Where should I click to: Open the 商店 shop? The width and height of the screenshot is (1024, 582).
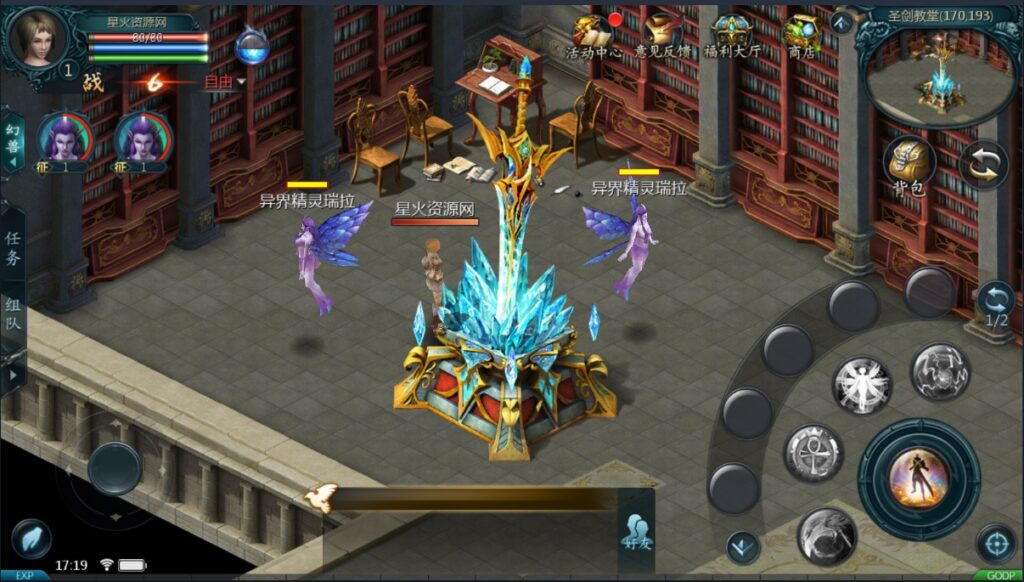(801, 36)
